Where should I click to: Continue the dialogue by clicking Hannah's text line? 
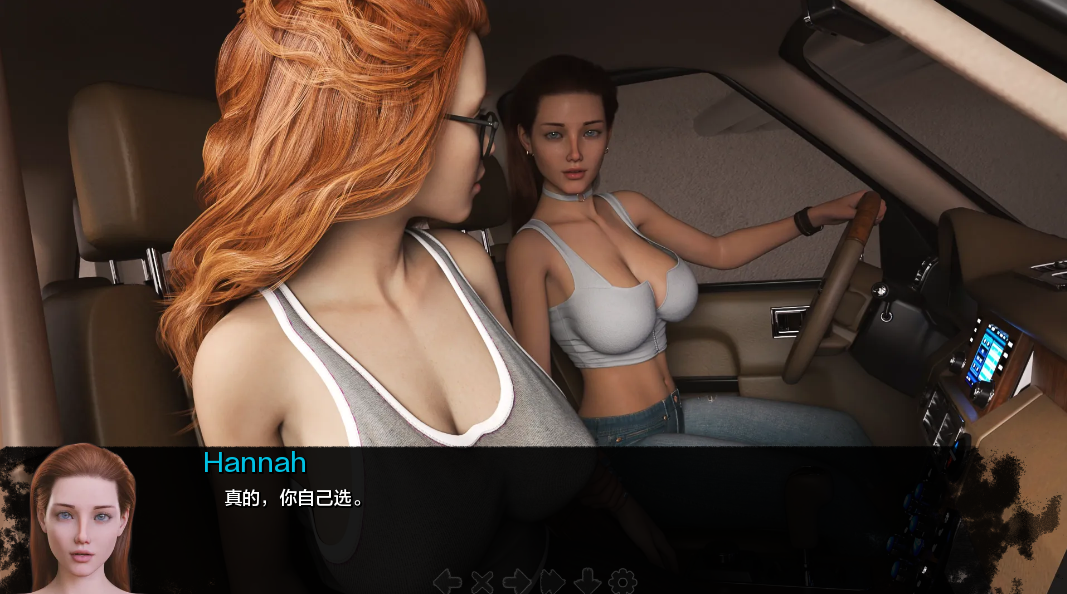pos(294,498)
